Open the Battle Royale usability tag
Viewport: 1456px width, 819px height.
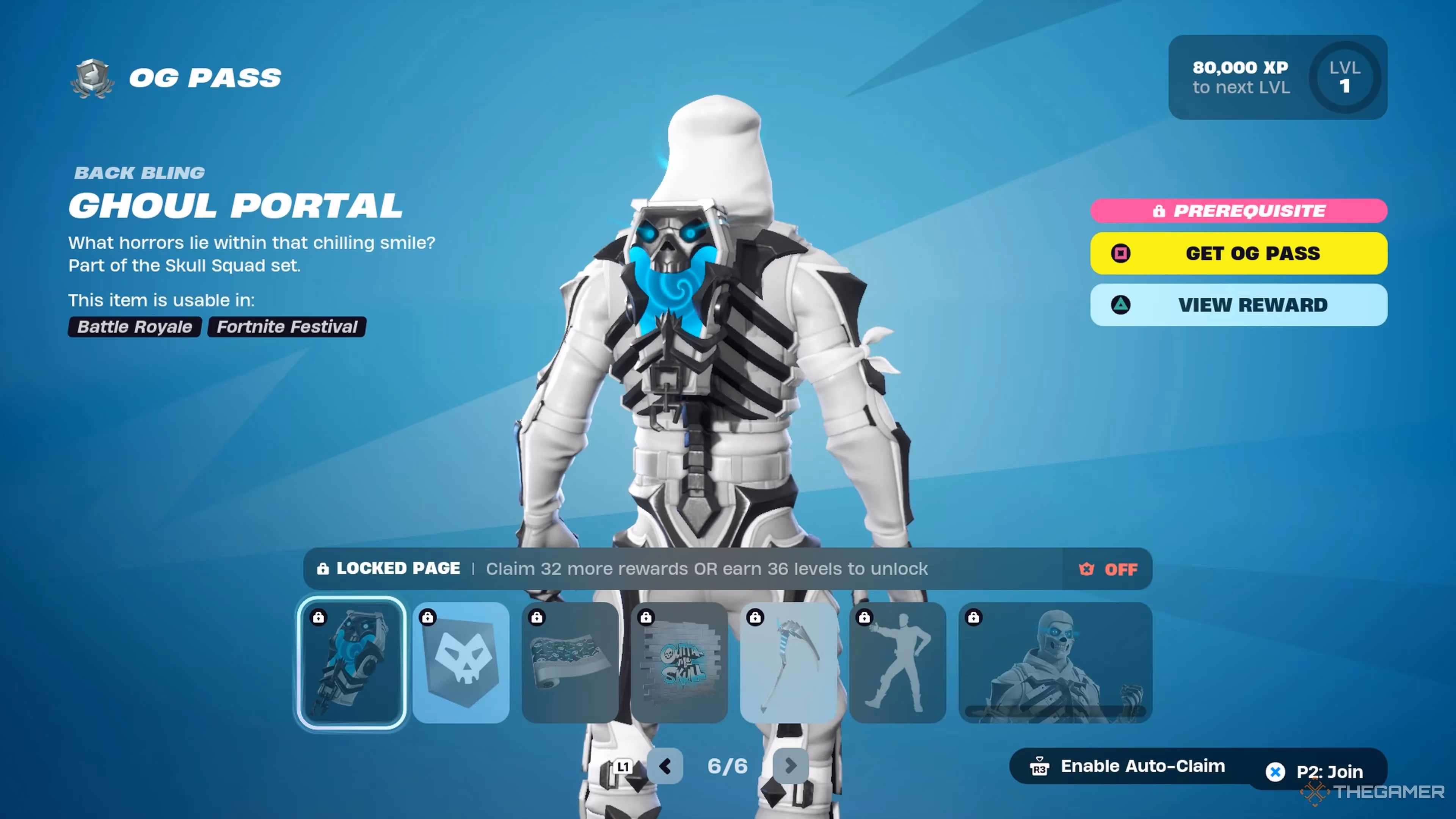click(135, 327)
